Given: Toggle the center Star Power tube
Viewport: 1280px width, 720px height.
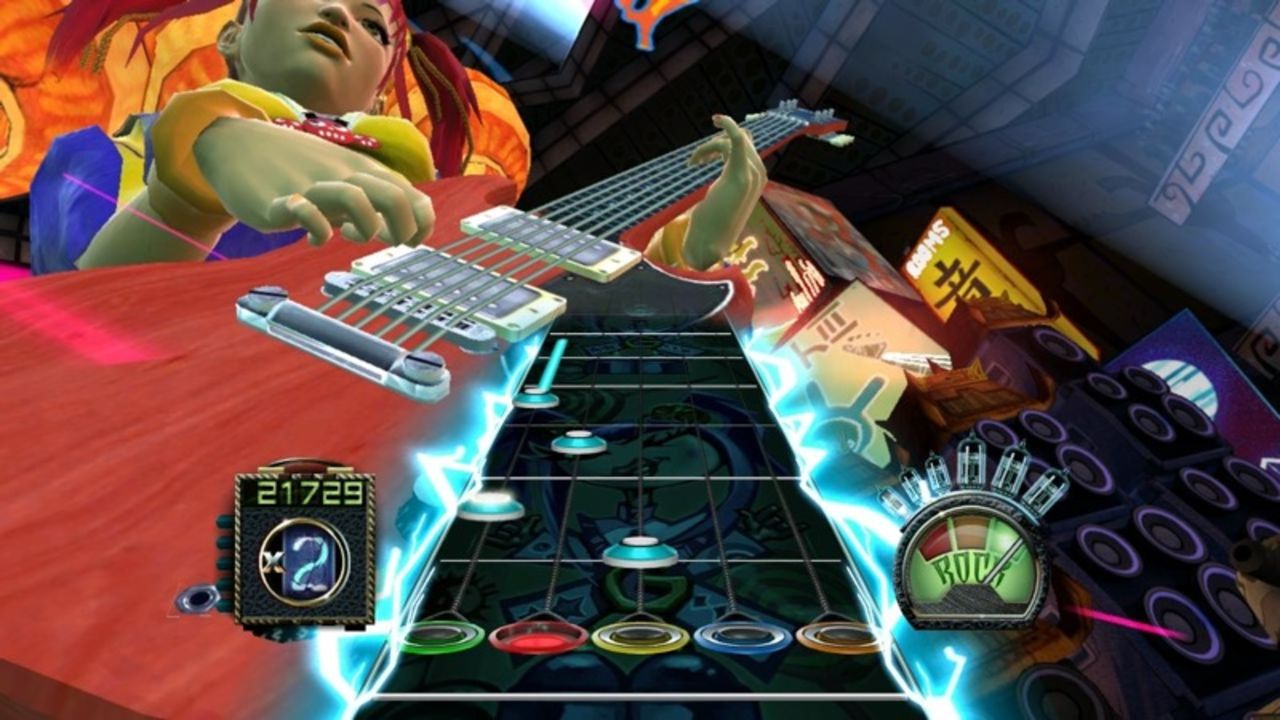Looking at the screenshot, I should point(972,468).
